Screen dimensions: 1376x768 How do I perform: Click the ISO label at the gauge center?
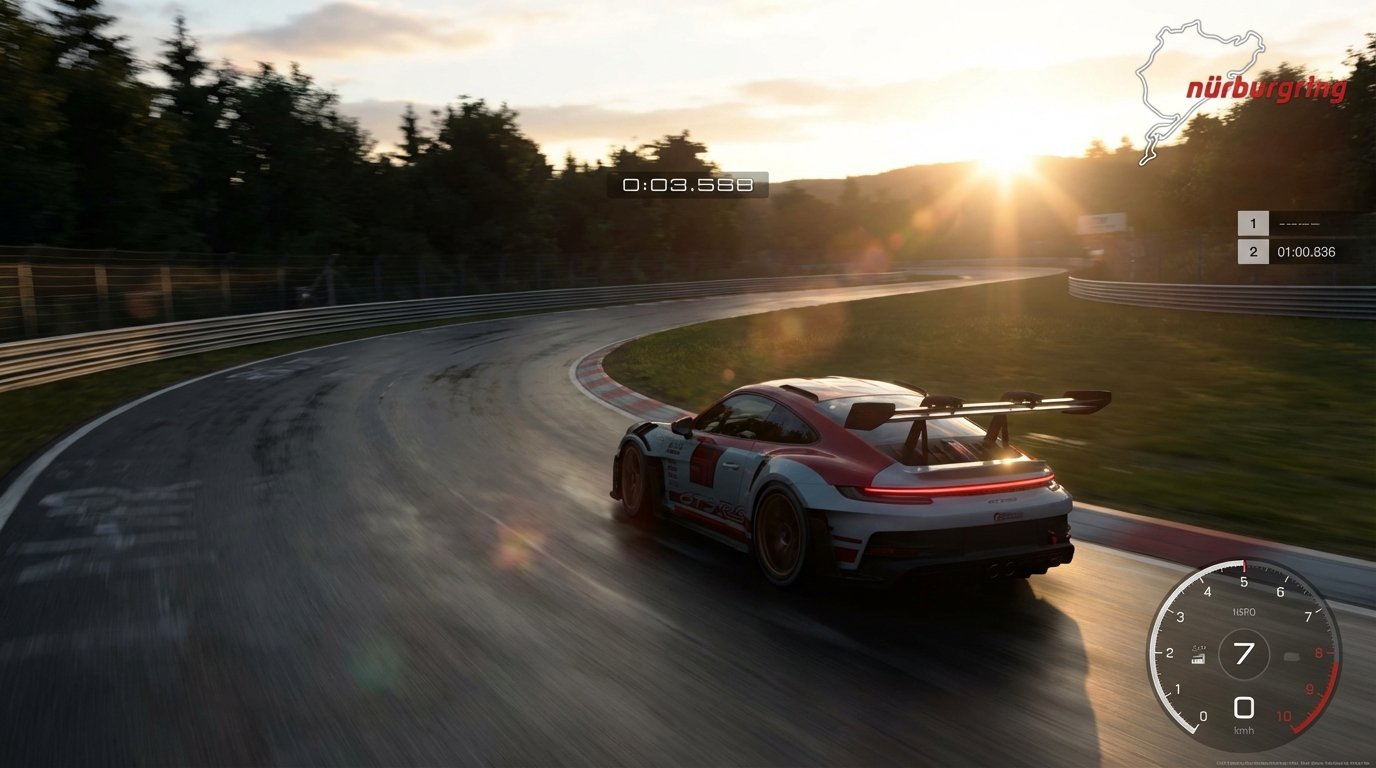[x=1245, y=611]
